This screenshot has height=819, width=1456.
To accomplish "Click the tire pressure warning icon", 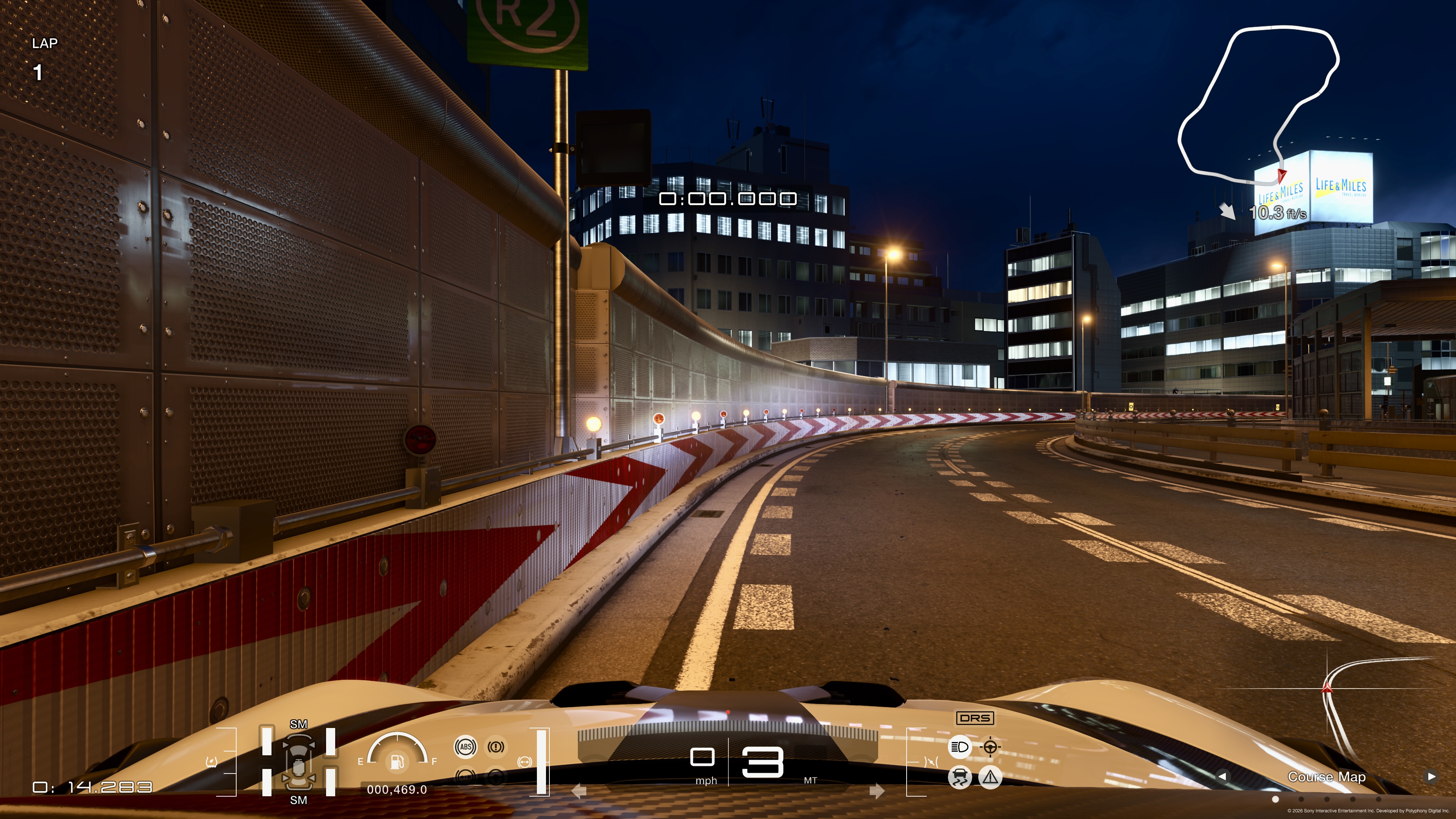I will (x=212, y=763).
